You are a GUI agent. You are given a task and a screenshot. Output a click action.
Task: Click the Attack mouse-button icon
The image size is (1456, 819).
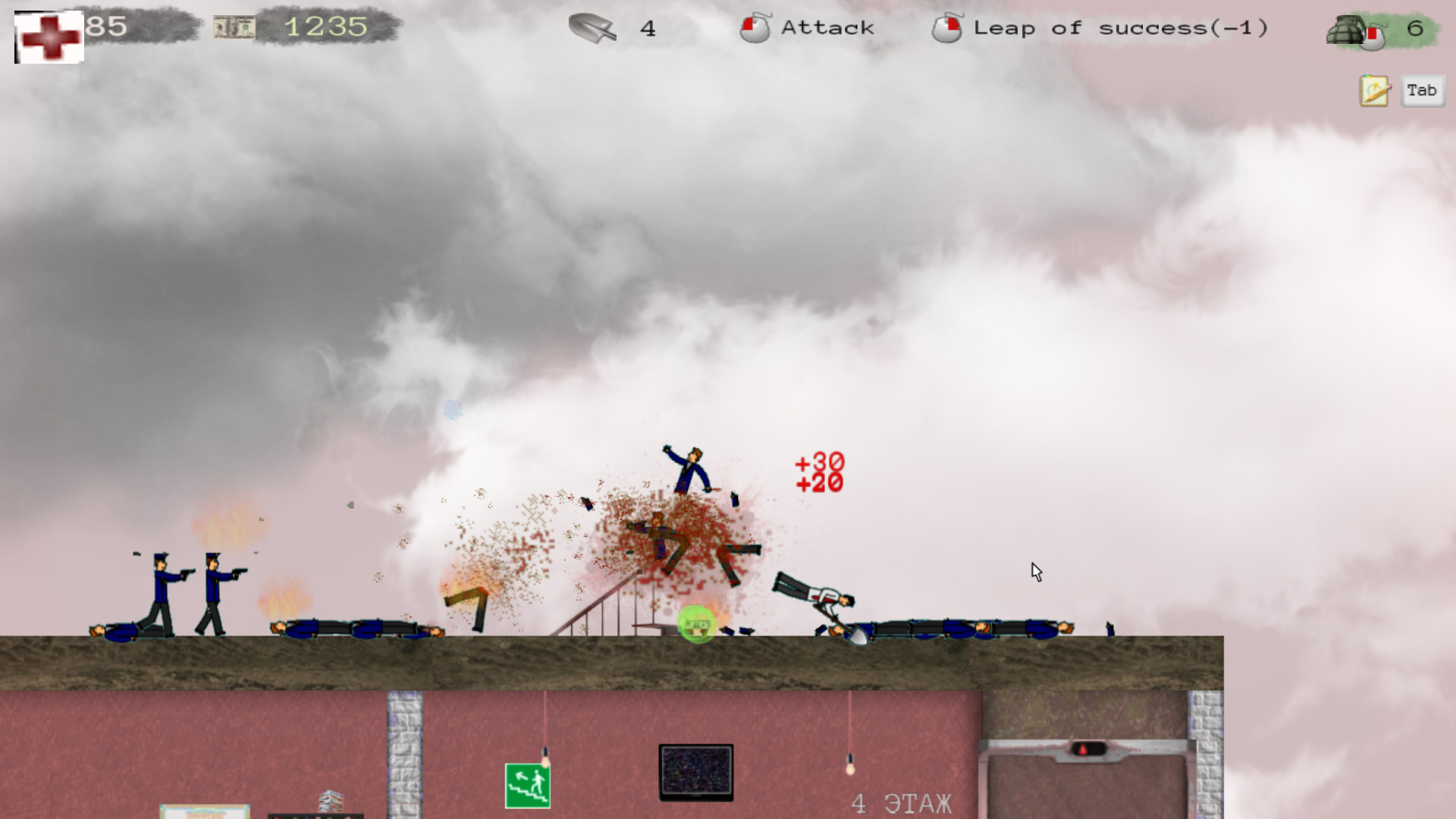point(755,28)
